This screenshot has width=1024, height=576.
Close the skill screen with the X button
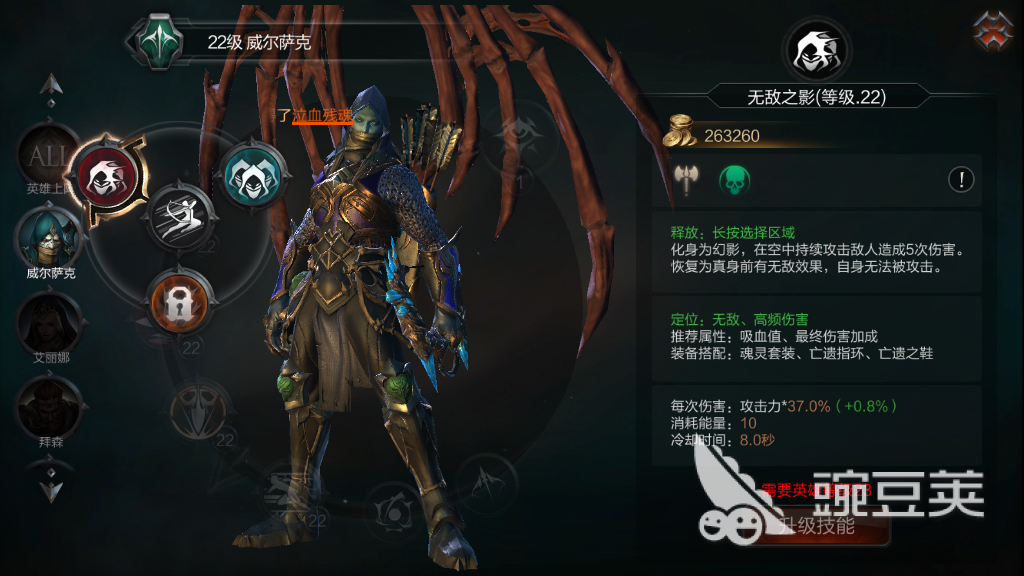992,31
